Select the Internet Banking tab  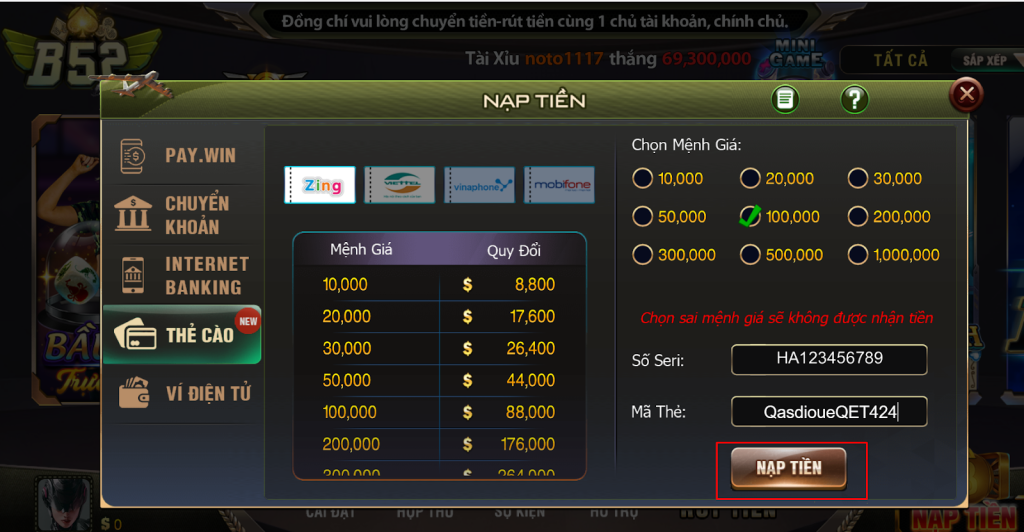coord(182,275)
